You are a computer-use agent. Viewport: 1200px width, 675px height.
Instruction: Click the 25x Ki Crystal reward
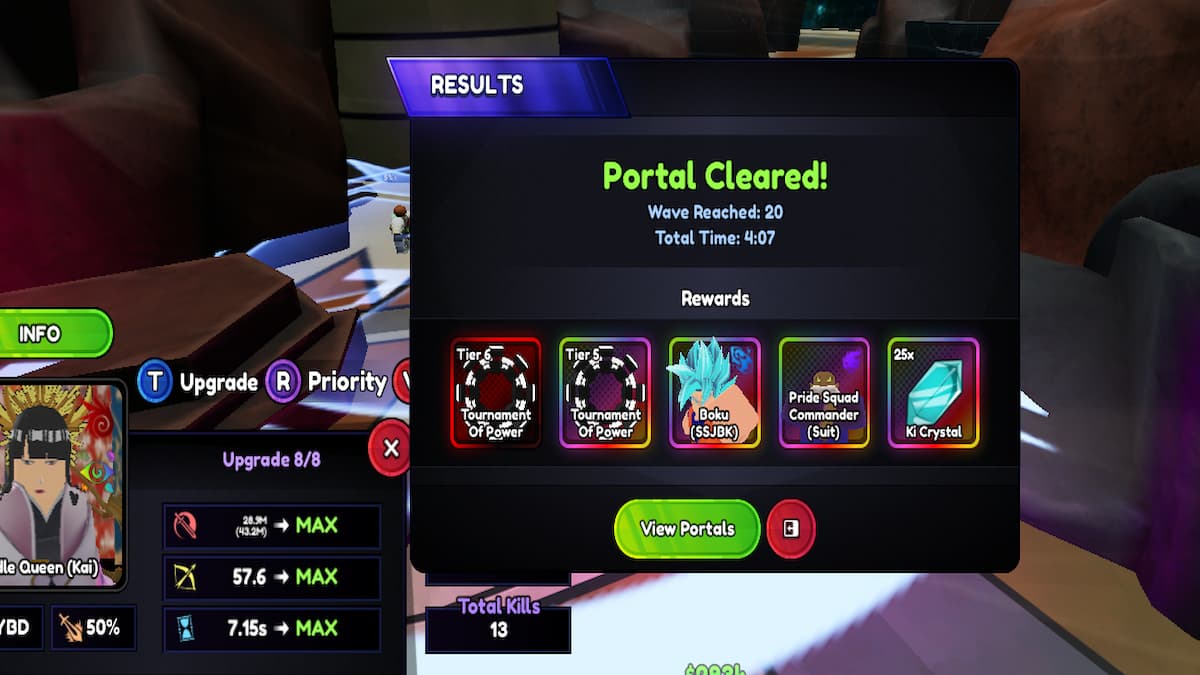(933, 393)
